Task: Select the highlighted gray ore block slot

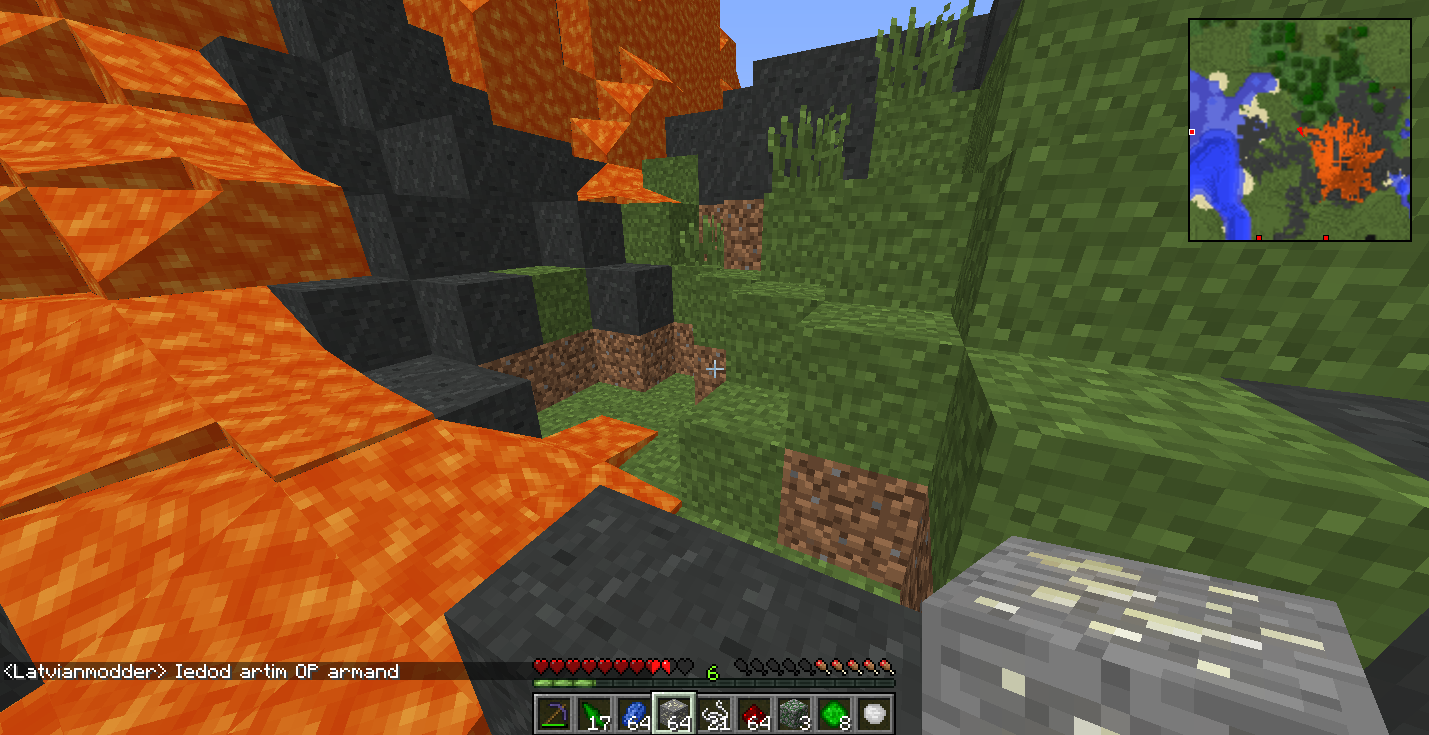Action: tap(673, 714)
